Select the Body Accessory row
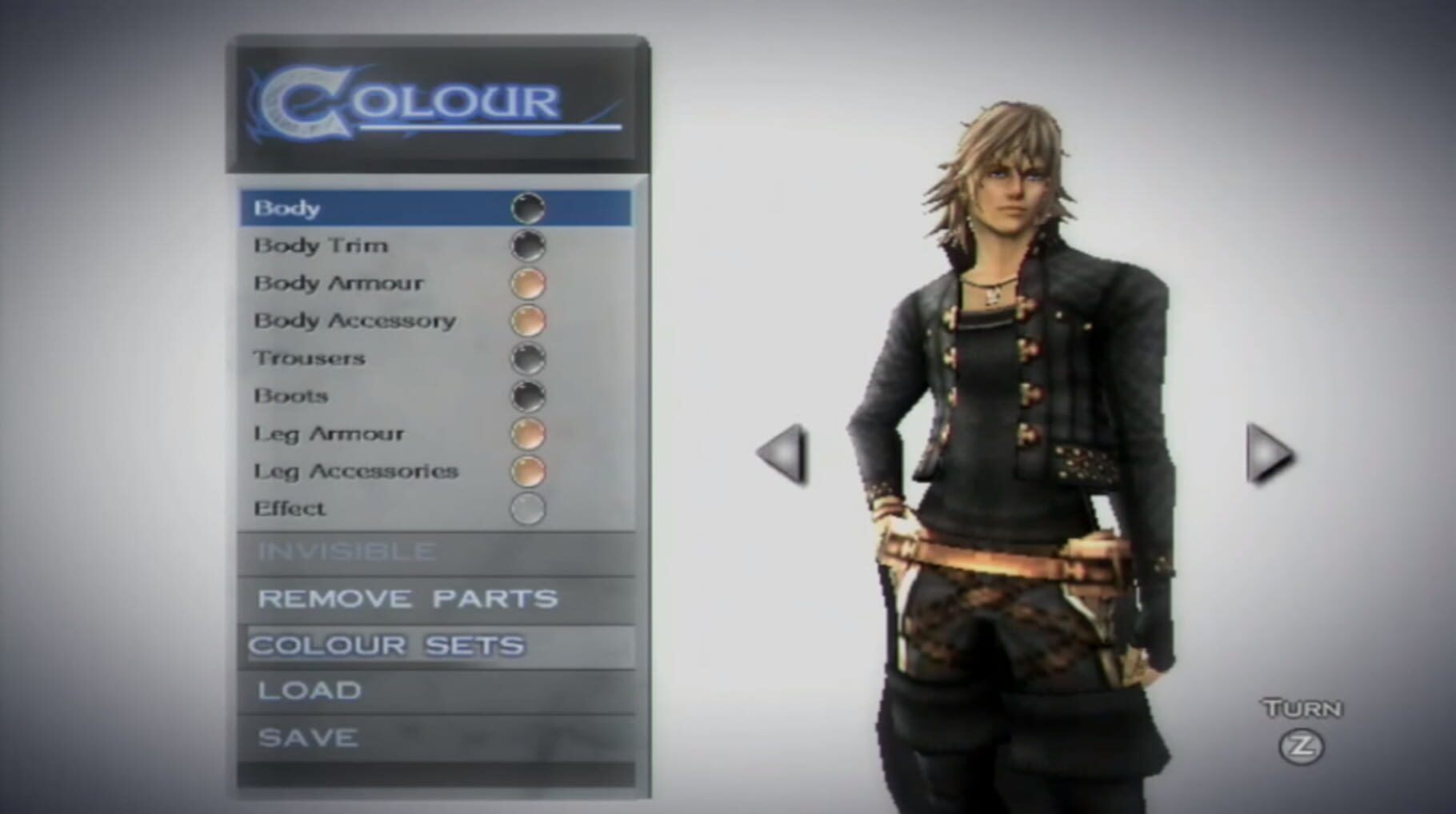The height and width of the screenshot is (814, 1456). (x=354, y=320)
